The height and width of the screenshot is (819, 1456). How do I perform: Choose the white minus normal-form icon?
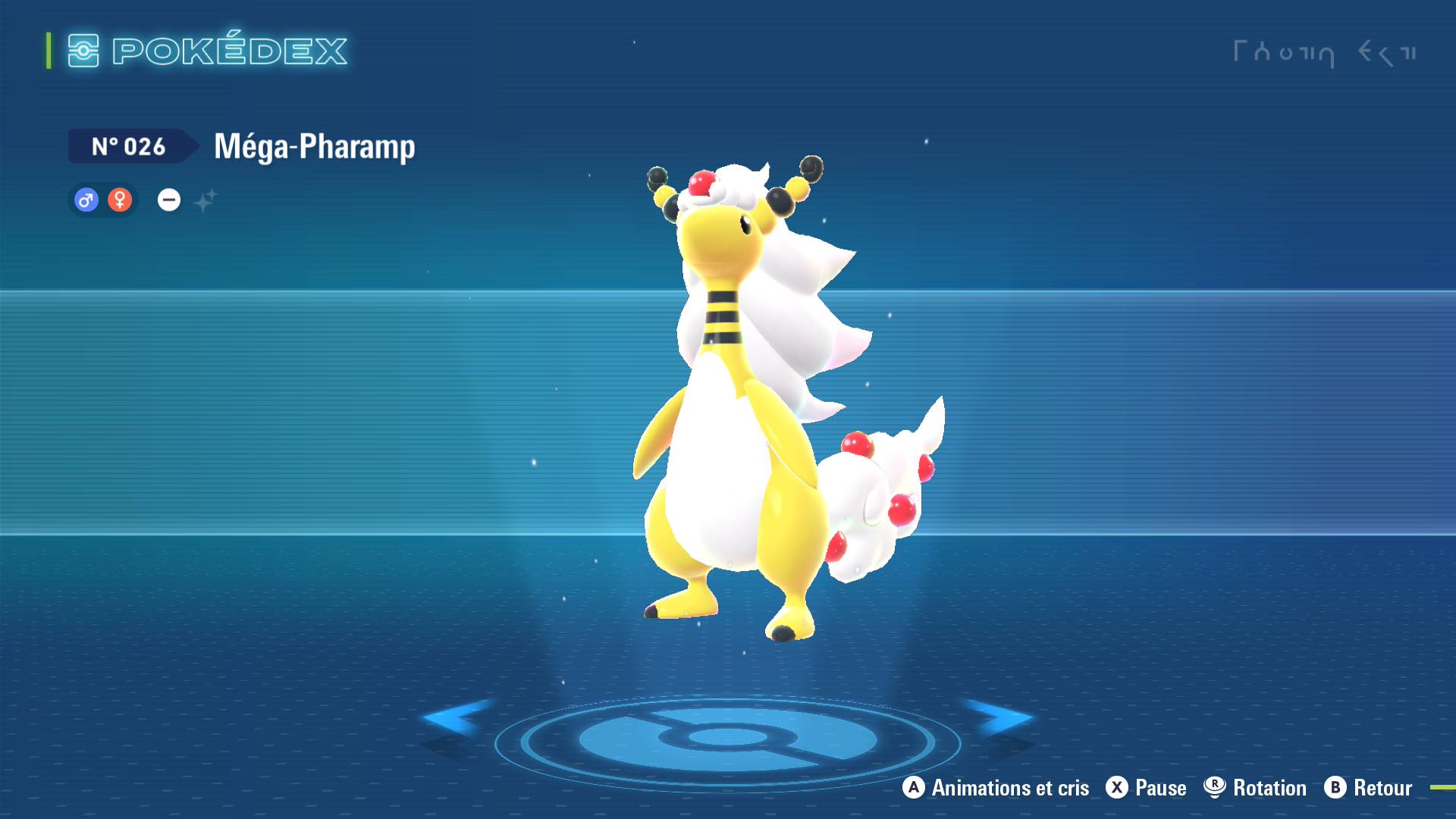tap(168, 200)
